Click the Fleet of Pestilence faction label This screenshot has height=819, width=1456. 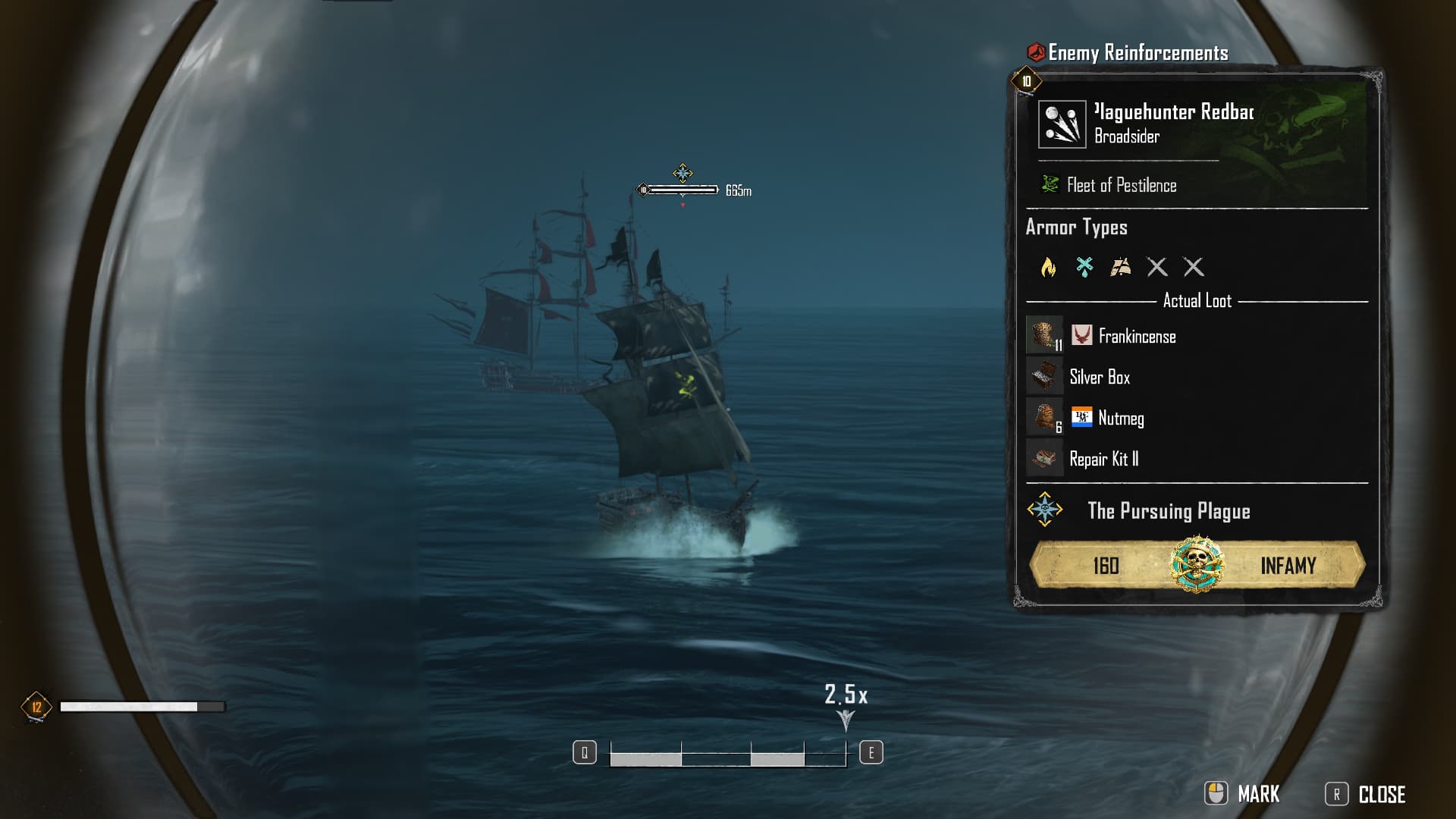(x=1121, y=185)
